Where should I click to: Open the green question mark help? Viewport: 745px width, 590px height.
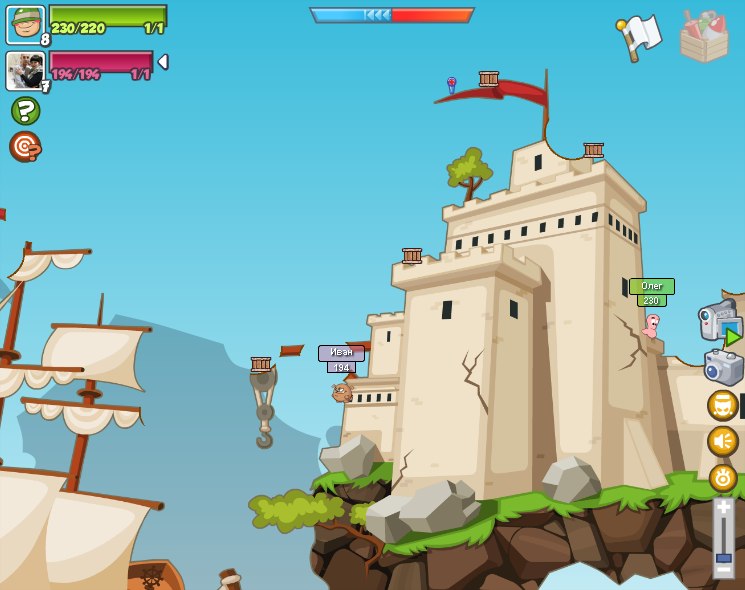[x=25, y=110]
